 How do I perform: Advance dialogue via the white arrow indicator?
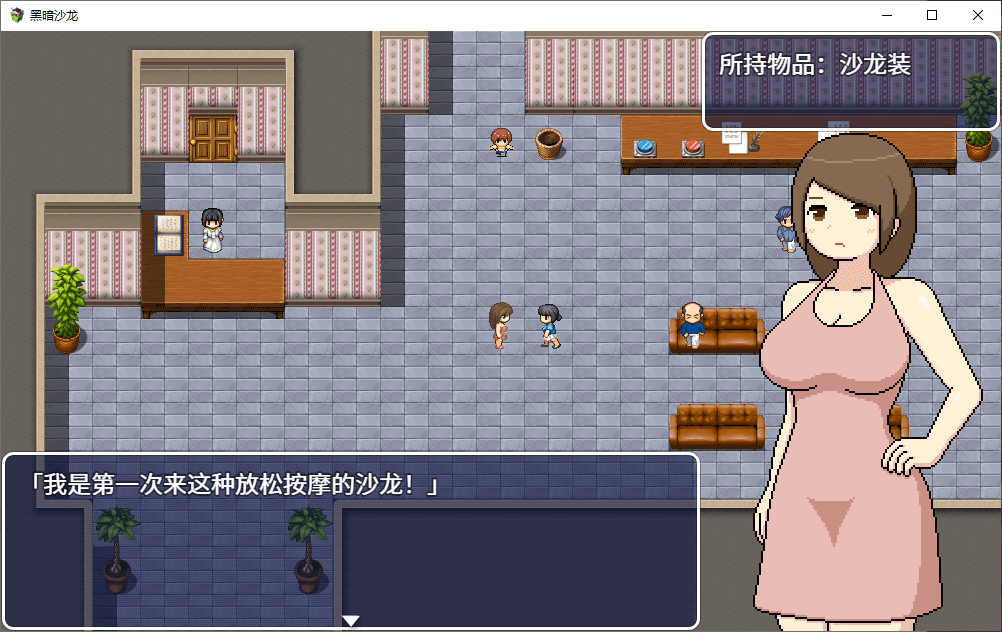coord(350,621)
